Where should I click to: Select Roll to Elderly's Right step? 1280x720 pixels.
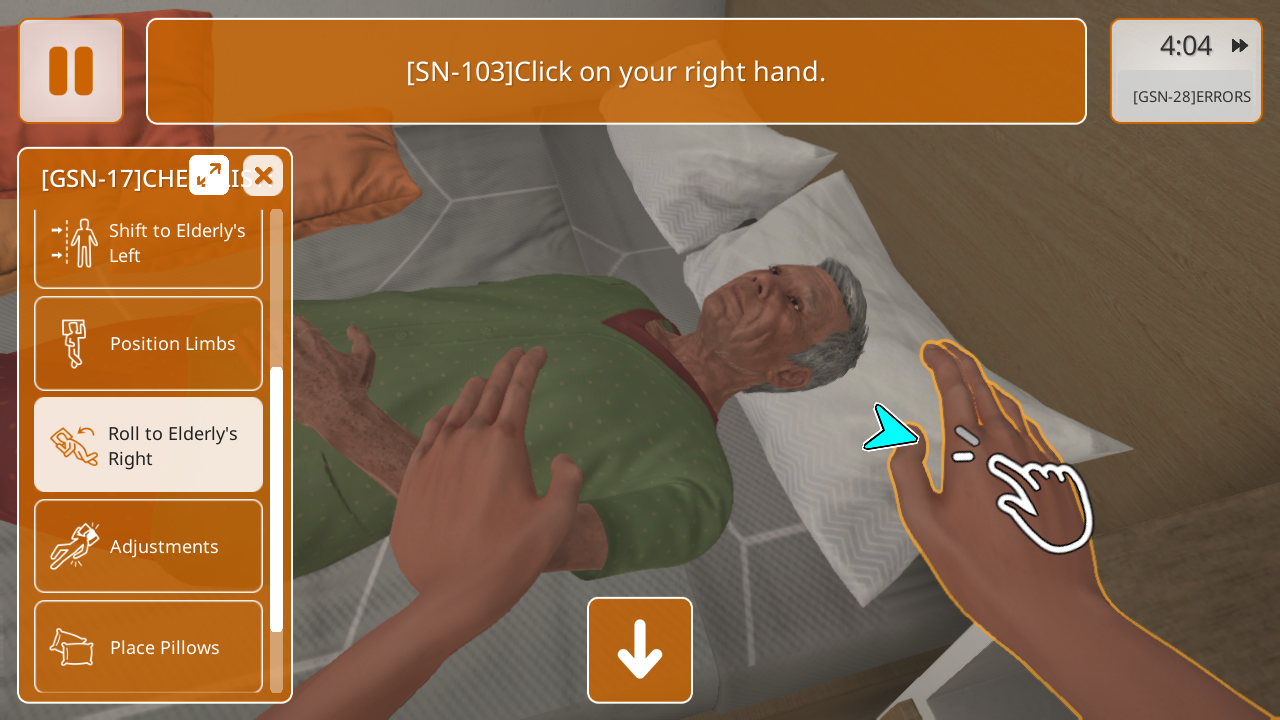[x=149, y=445]
